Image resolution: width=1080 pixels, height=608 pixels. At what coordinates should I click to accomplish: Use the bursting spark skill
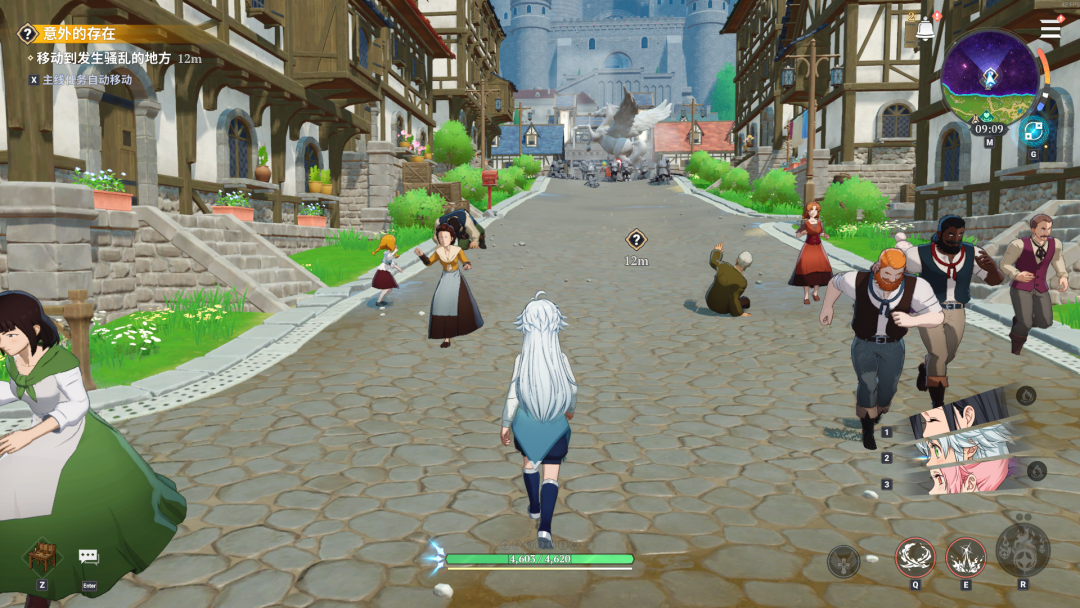(x=966, y=556)
